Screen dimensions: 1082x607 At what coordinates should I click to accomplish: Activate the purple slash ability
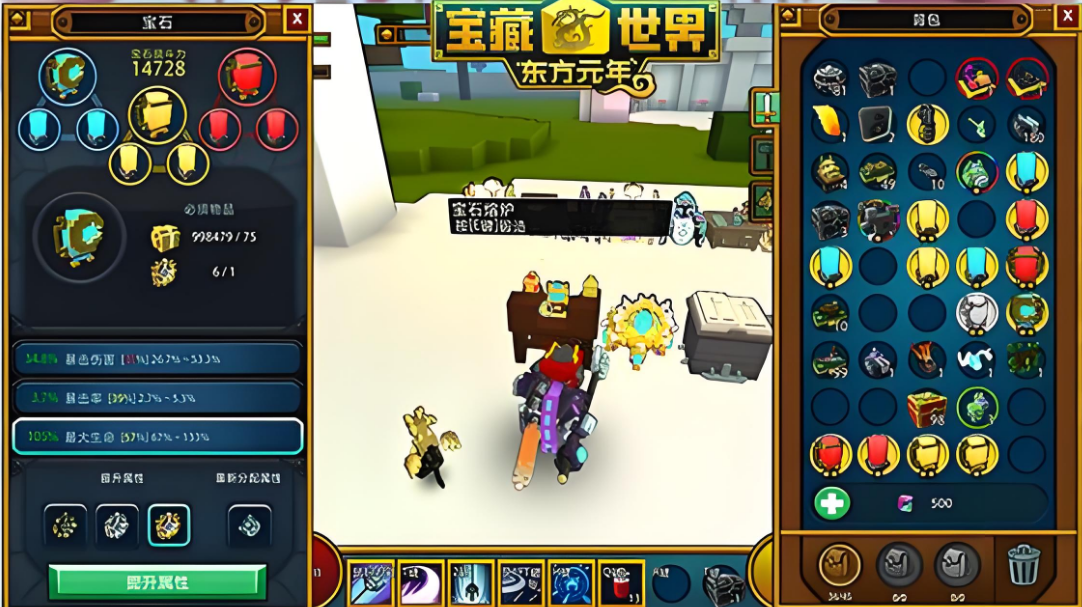coord(422,582)
